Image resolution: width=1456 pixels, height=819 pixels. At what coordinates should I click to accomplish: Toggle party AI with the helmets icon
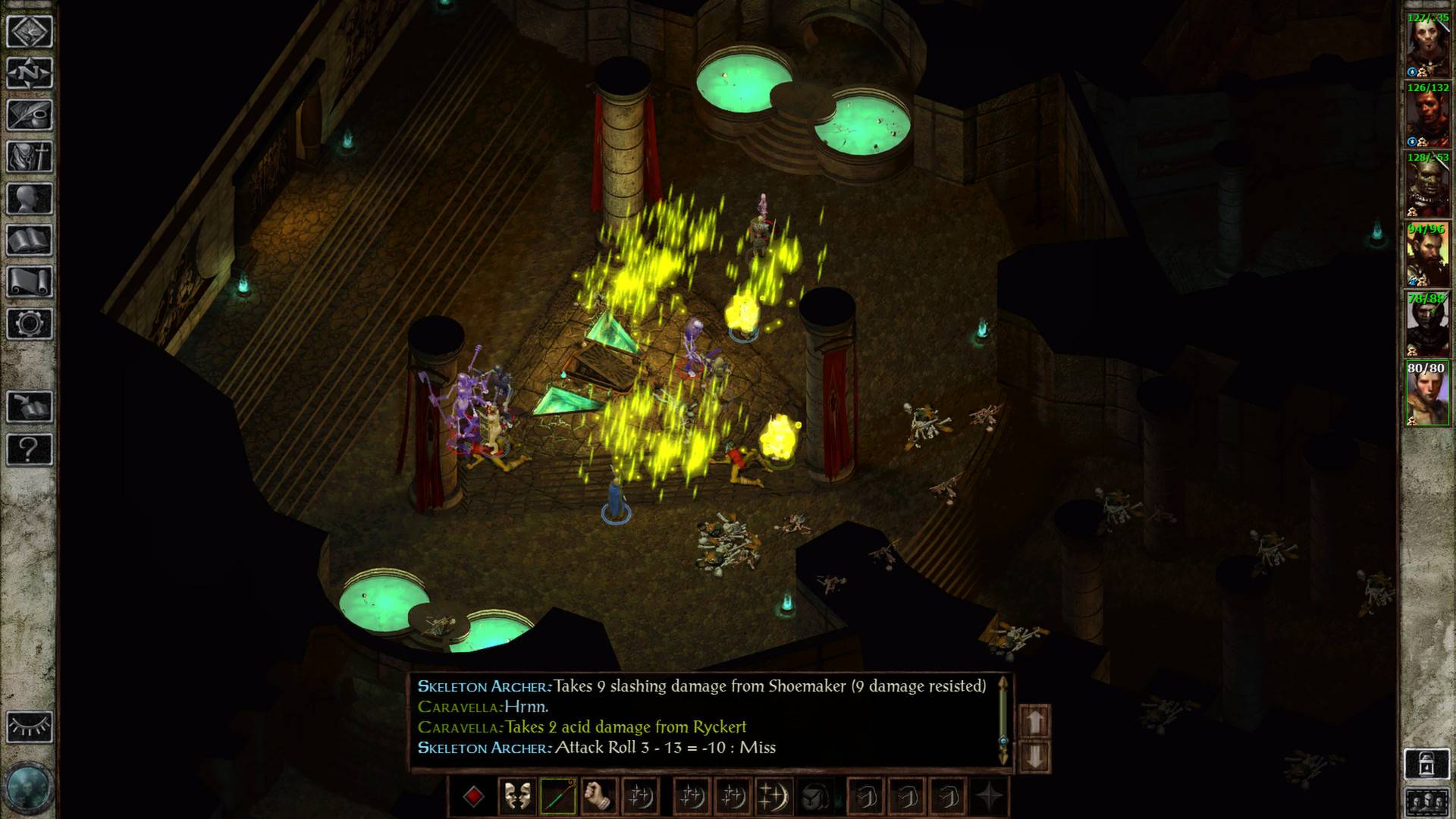tap(1427, 802)
